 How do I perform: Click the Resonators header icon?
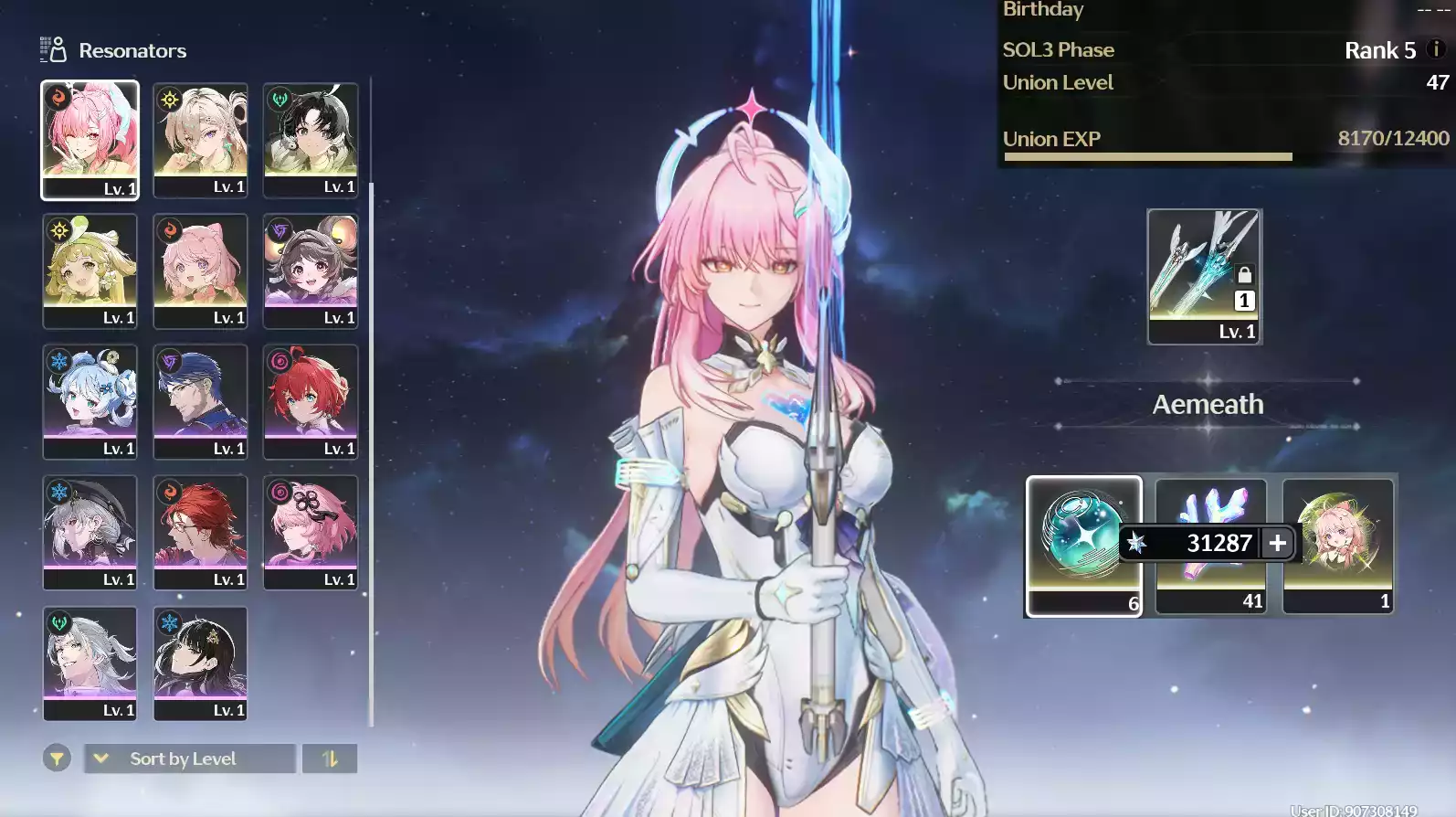click(53, 50)
